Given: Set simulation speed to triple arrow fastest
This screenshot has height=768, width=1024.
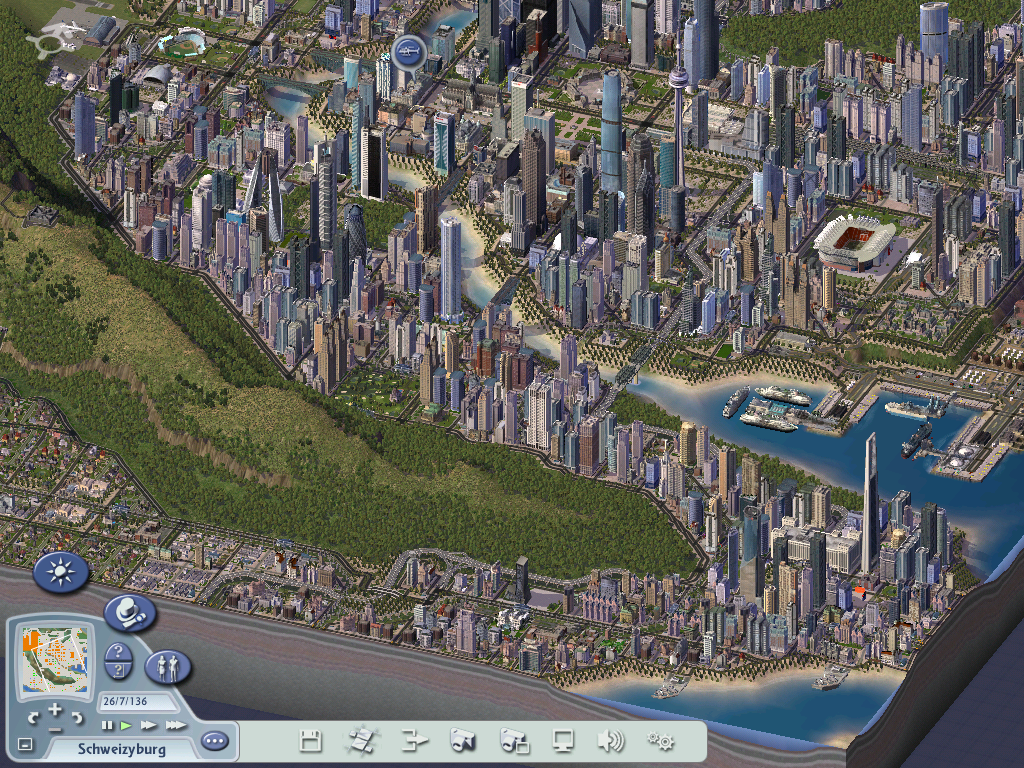Looking at the screenshot, I should click(174, 725).
